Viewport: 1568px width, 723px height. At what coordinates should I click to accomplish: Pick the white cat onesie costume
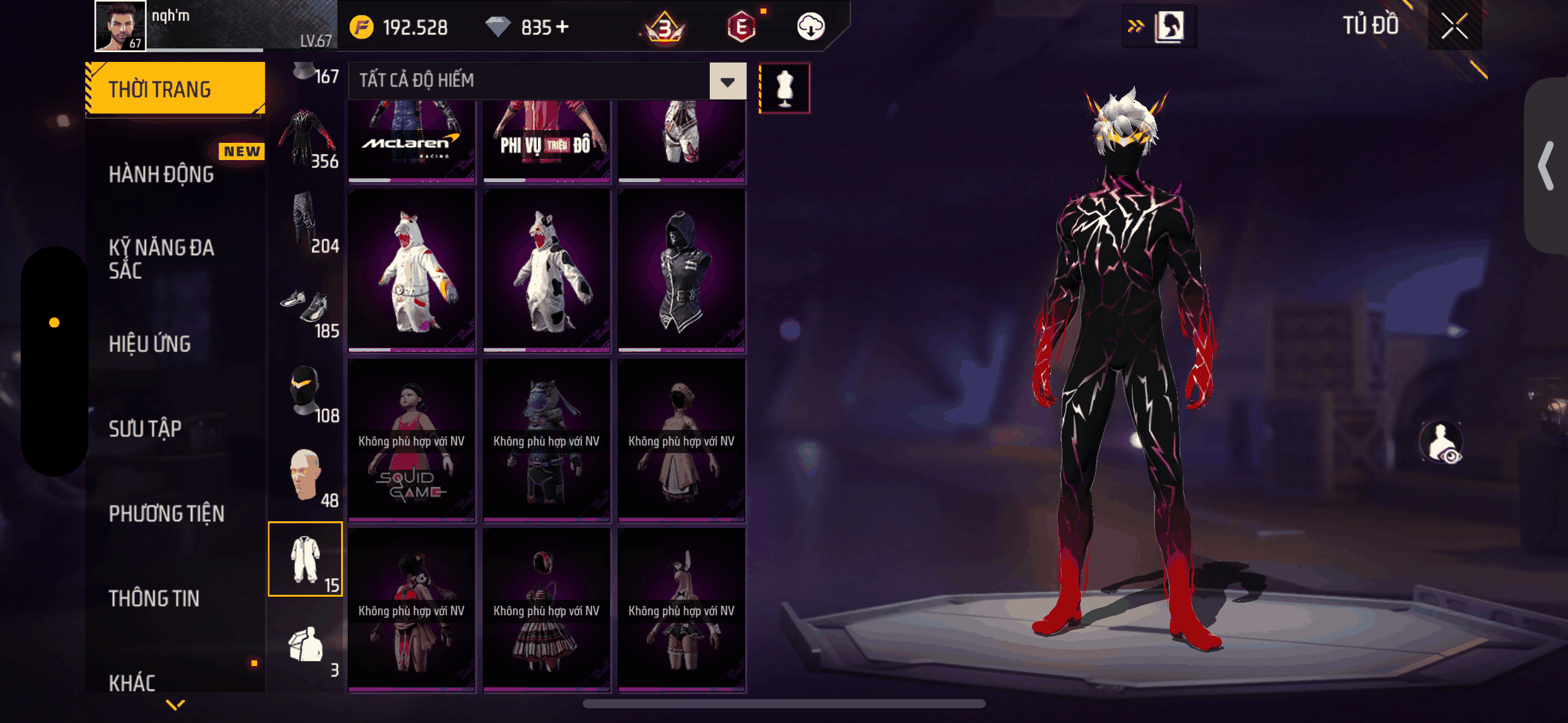[x=412, y=270]
